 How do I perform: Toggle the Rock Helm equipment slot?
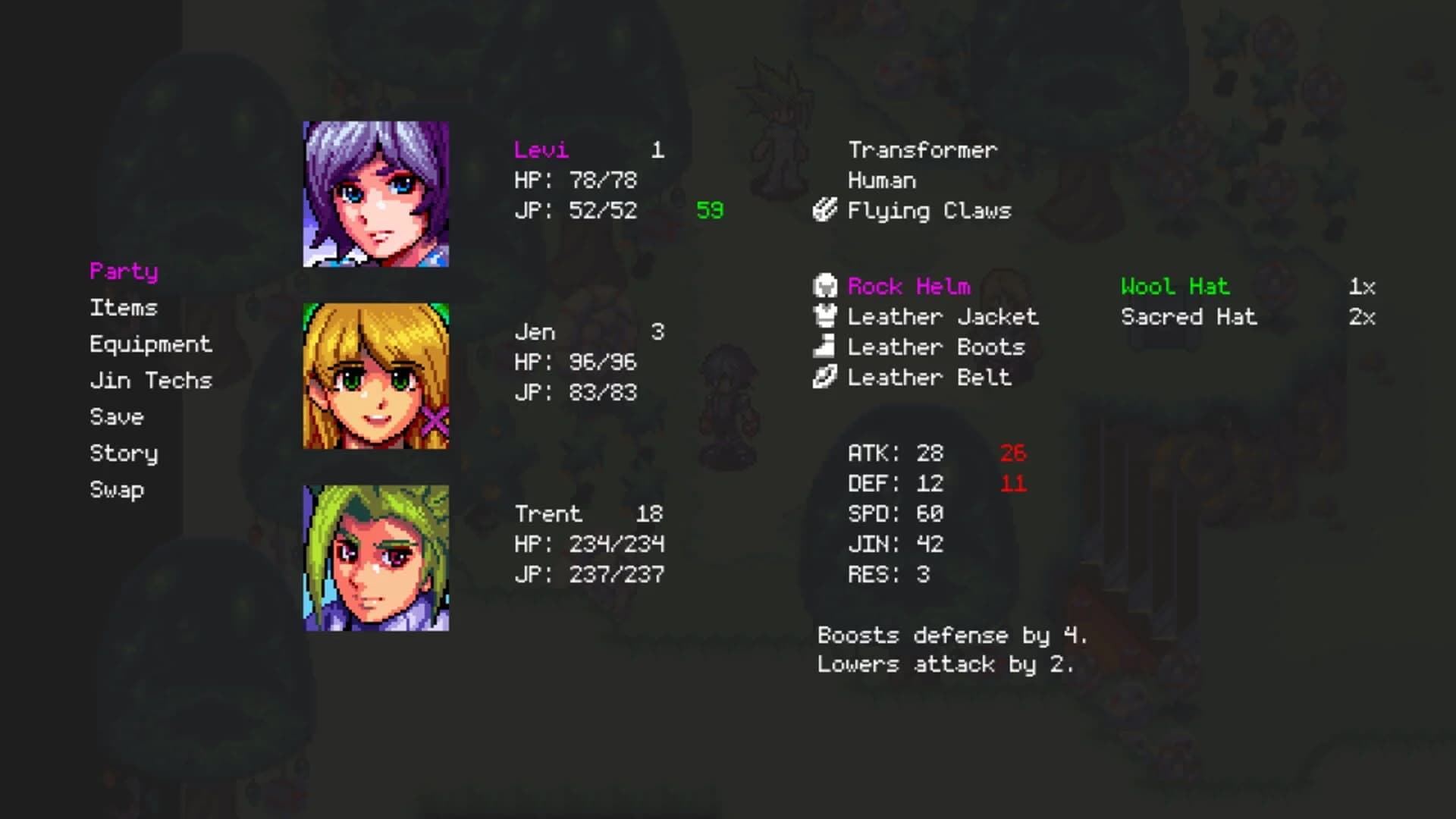point(908,287)
